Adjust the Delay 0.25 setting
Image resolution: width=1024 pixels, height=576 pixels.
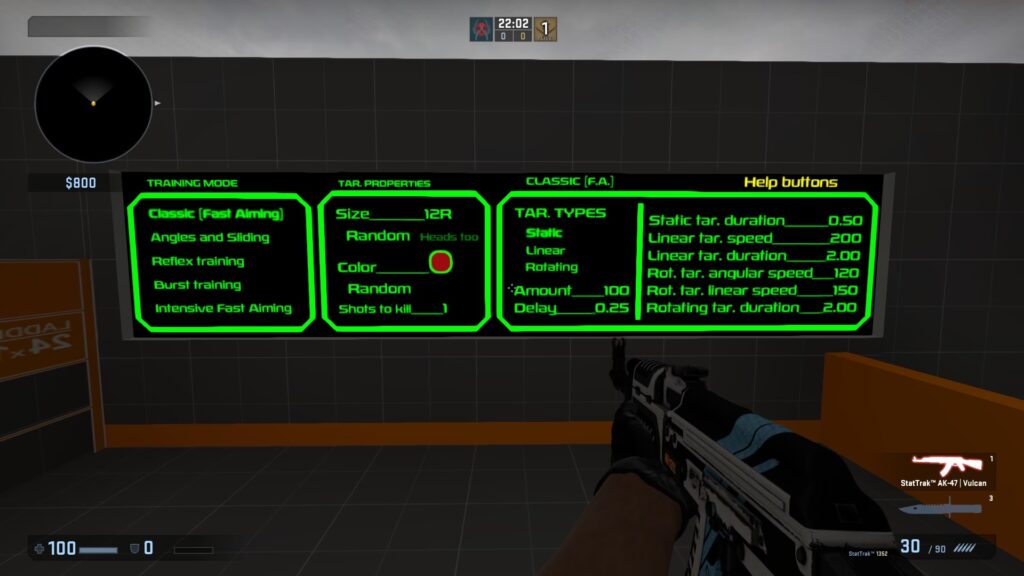(571, 308)
